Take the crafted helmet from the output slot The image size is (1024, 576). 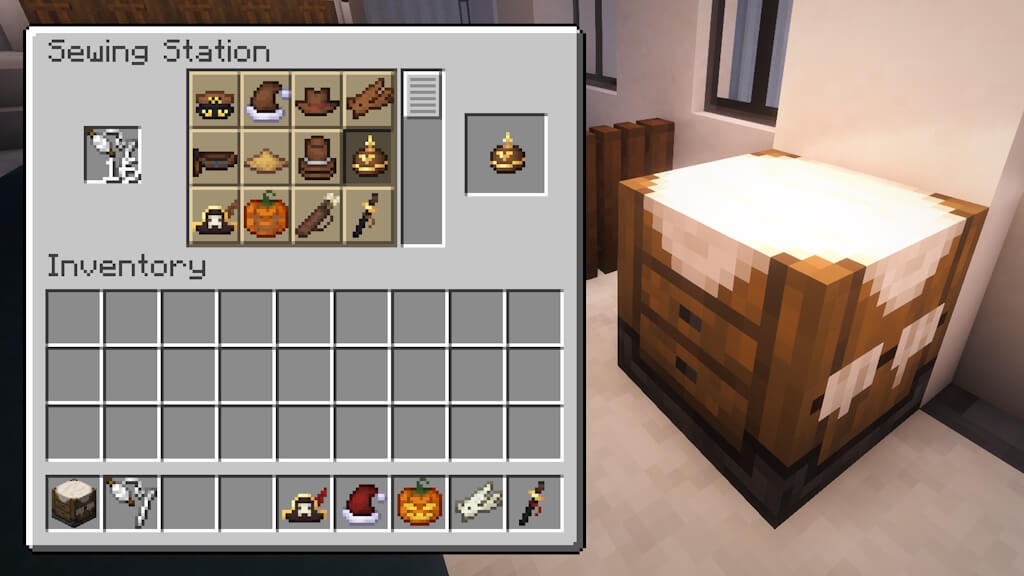[x=506, y=155]
